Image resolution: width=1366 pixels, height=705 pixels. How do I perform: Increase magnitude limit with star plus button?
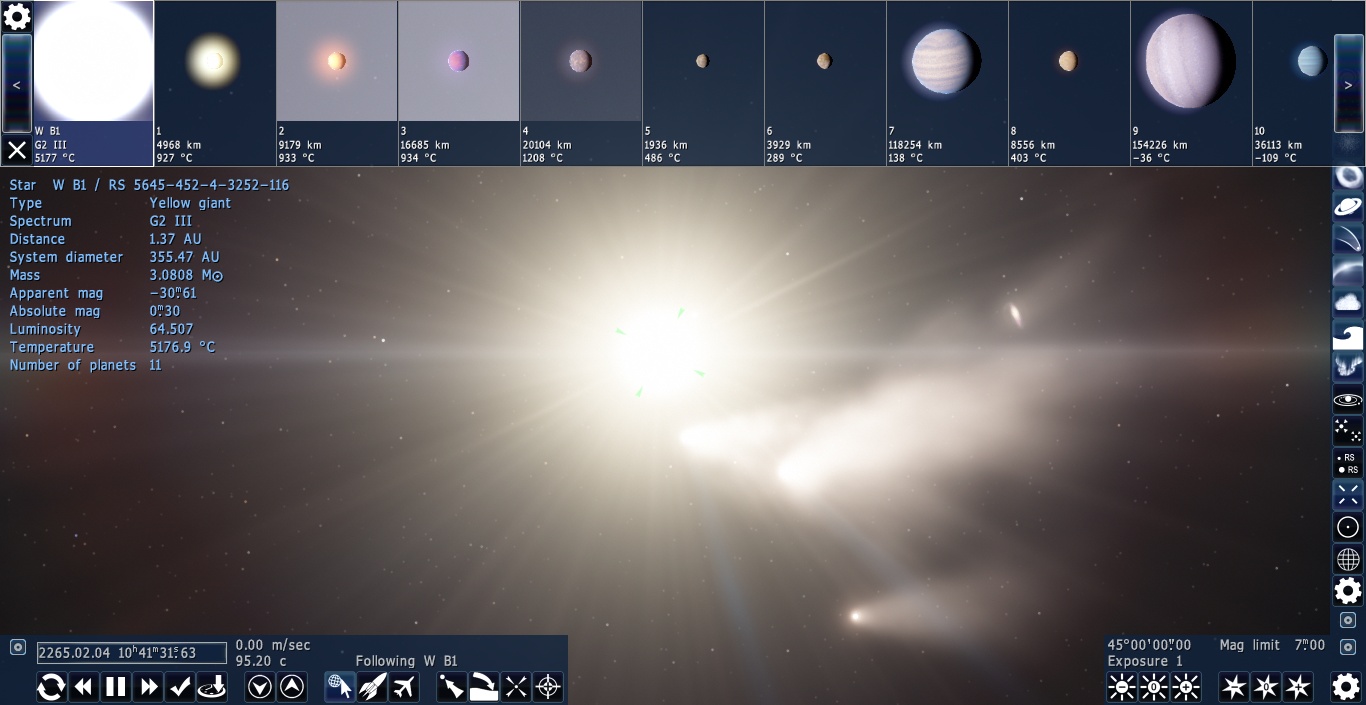pyautogui.click(x=1298, y=687)
